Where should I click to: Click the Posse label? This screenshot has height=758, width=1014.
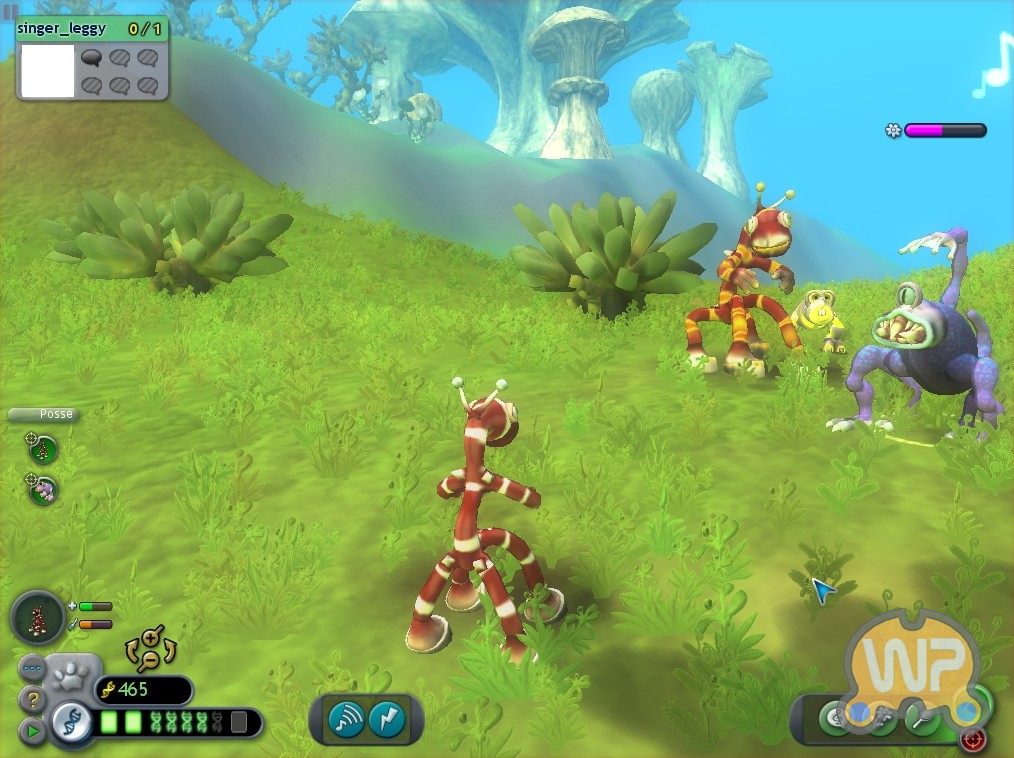[42, 414]
